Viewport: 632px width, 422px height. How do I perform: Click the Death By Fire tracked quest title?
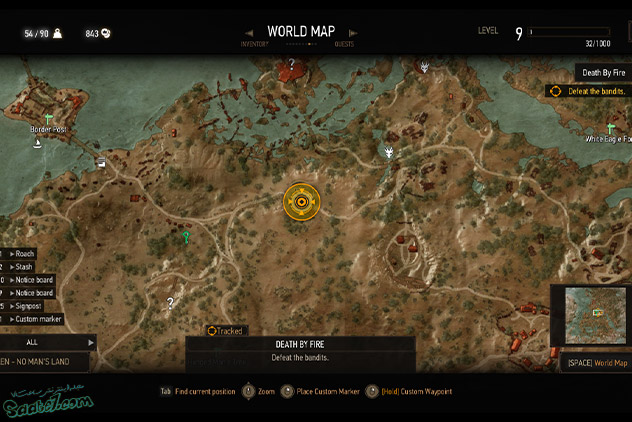604,72
